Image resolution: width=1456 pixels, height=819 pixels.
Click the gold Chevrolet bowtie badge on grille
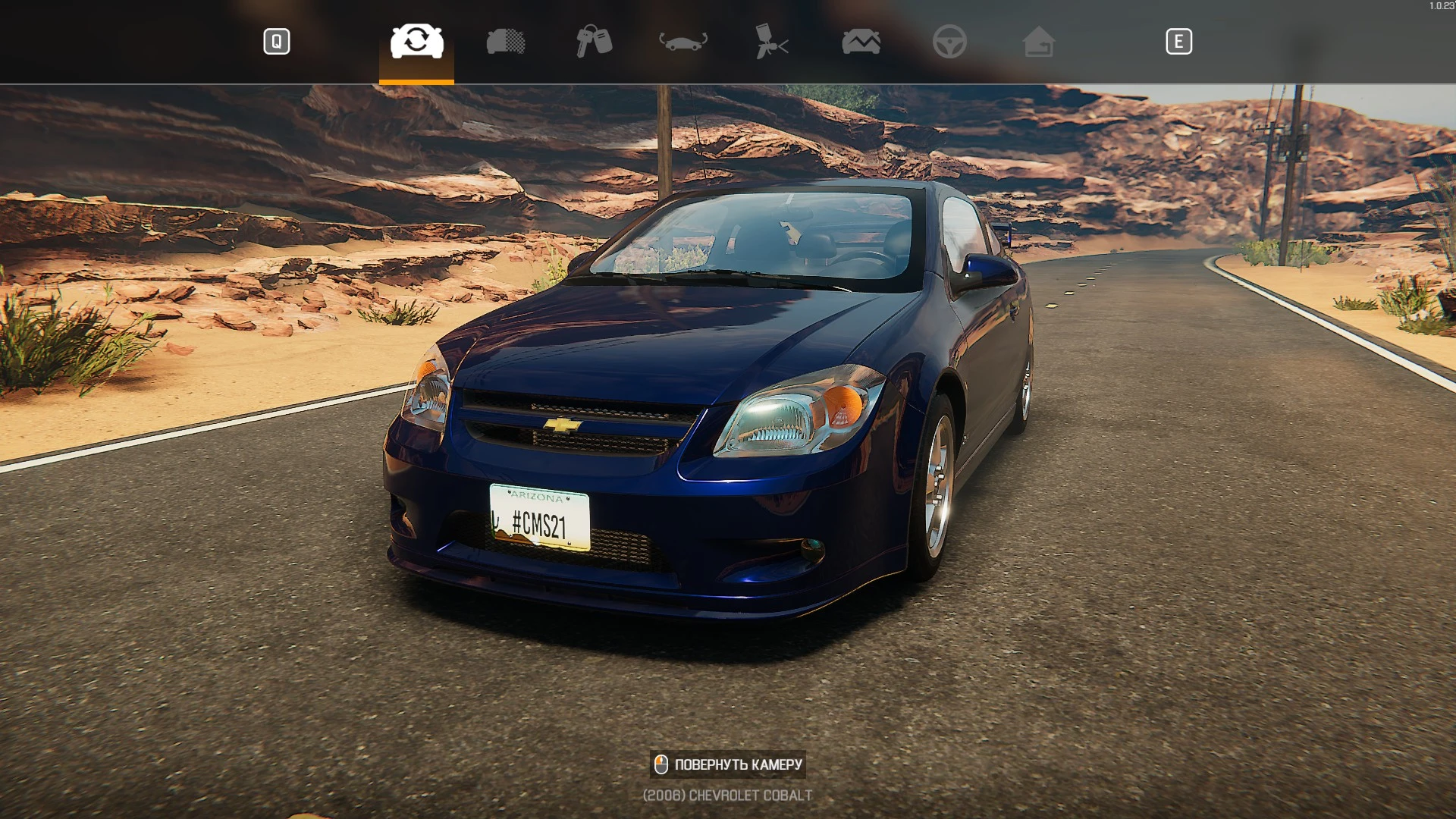[562, 425]
